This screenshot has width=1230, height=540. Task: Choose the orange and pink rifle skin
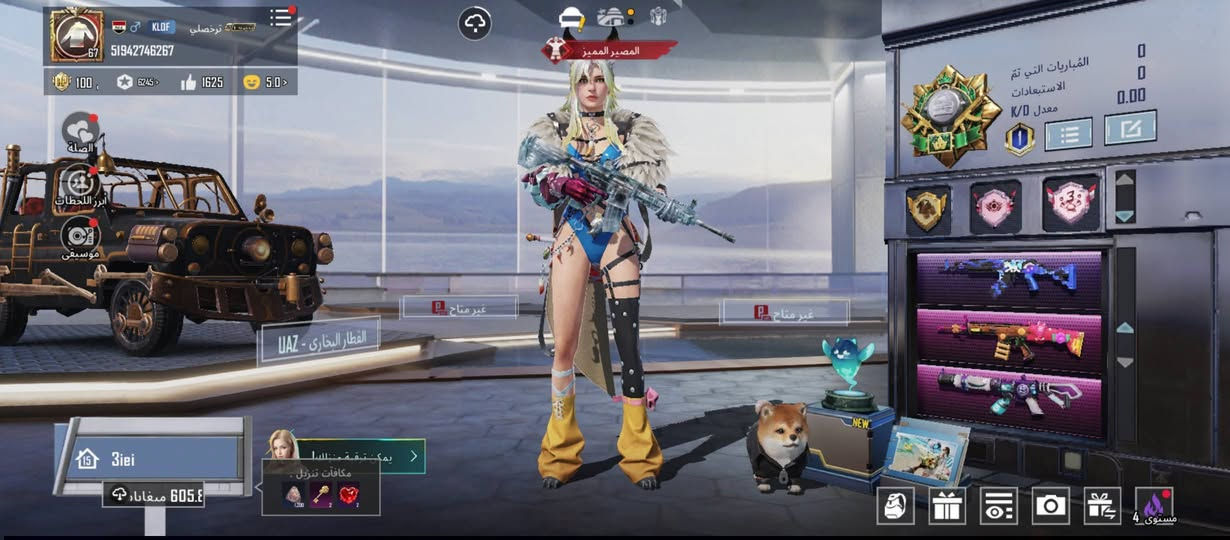click(x=1009, y=337)
